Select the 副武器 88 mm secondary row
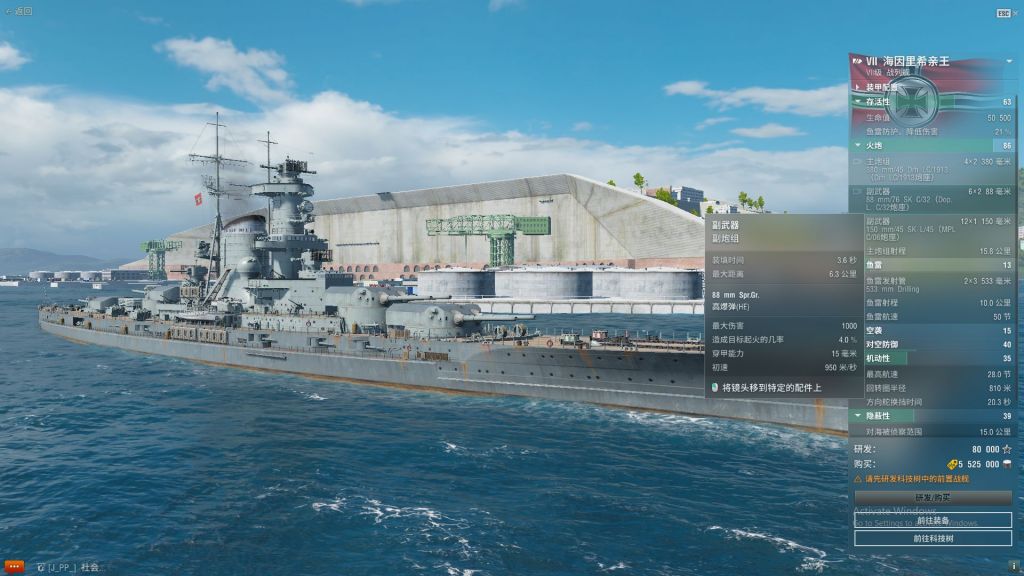Image resolution: width=1024 pixels, height=576 pixels. tap(930, 196)
